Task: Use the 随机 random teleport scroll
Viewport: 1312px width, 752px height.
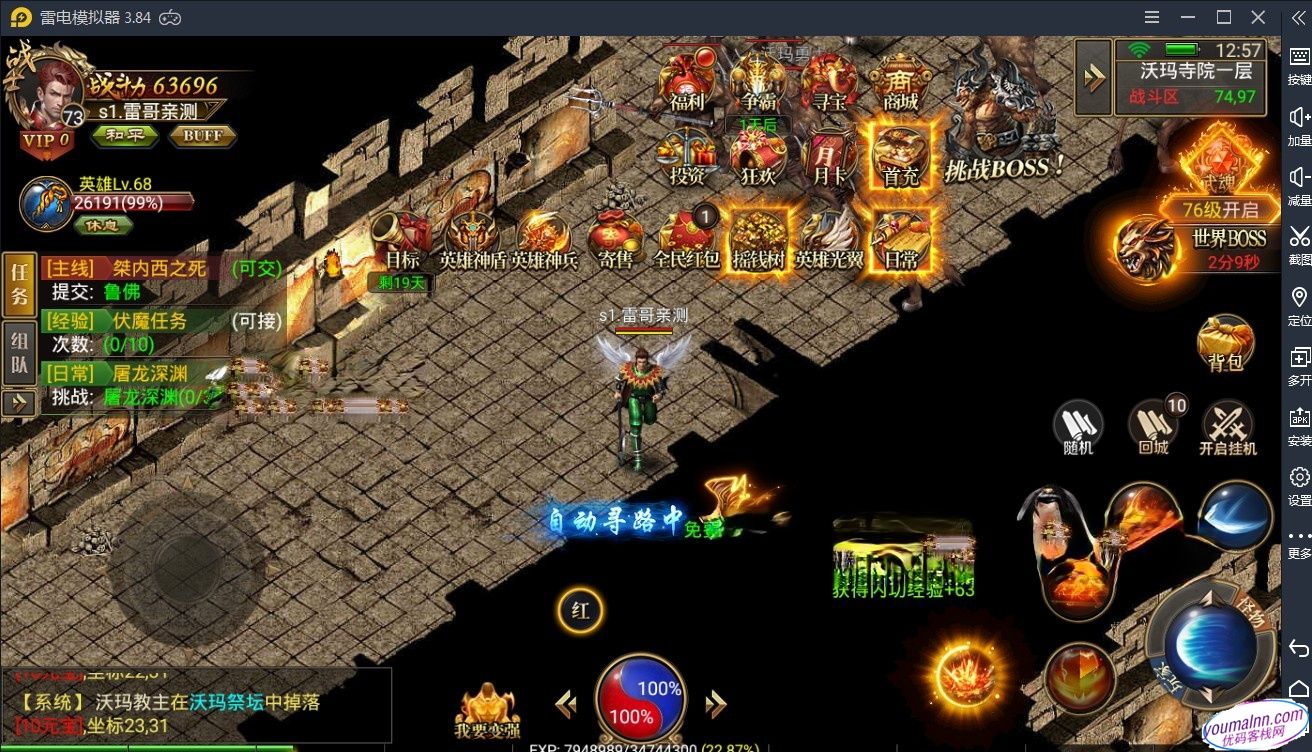Action: click(1078, 427)
